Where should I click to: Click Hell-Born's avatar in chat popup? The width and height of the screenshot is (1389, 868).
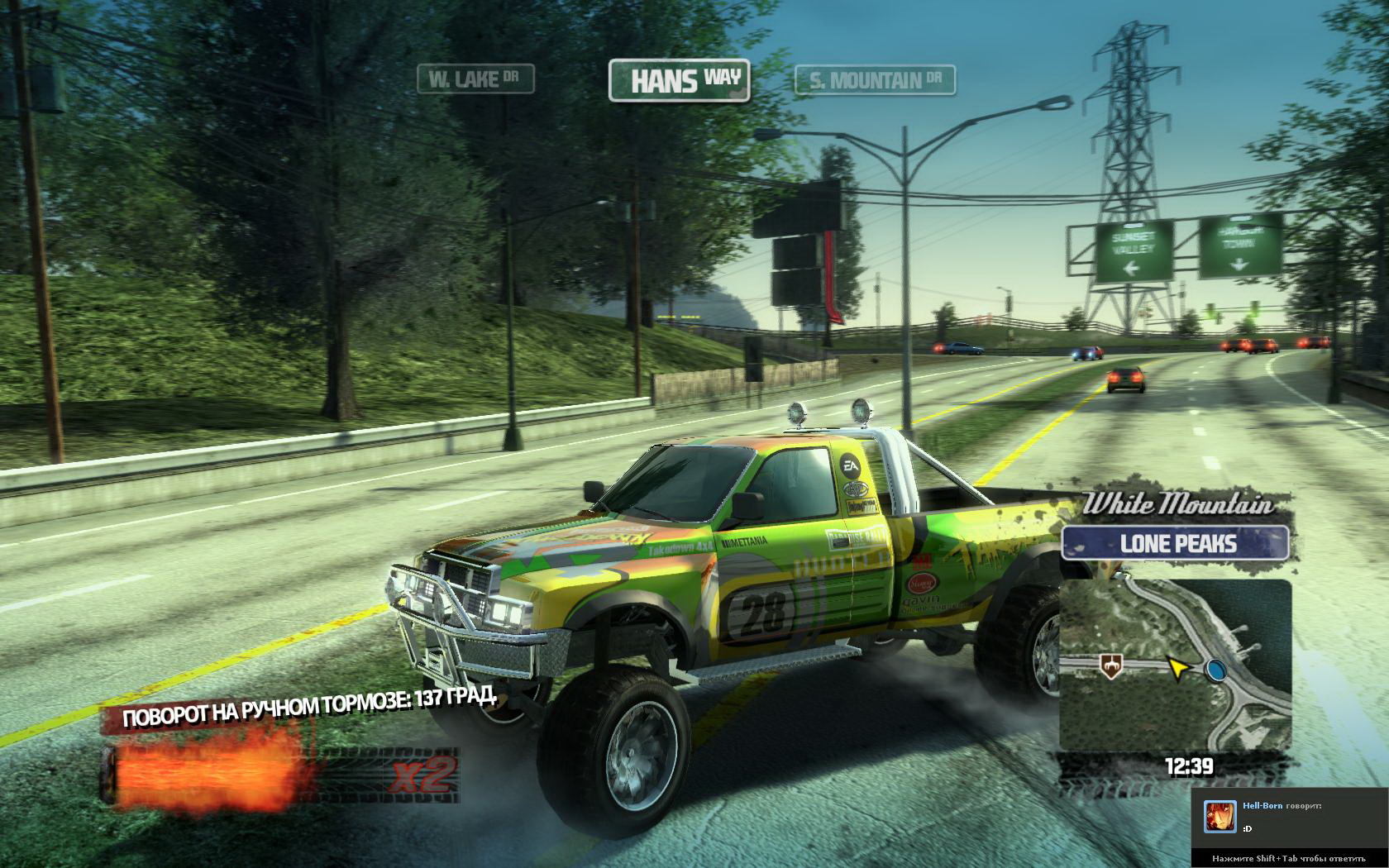[x=1220, y=817]
